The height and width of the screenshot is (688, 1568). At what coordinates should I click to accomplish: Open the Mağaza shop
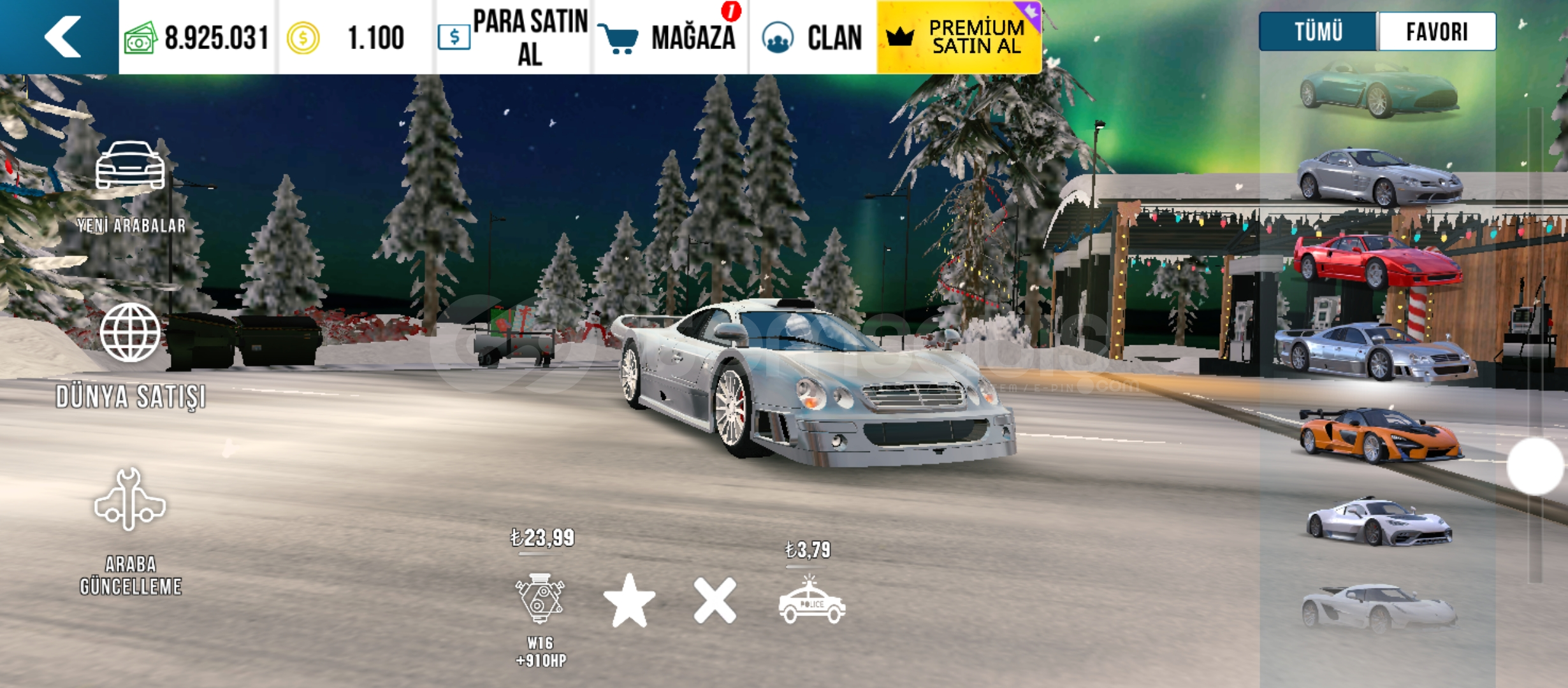671,37
